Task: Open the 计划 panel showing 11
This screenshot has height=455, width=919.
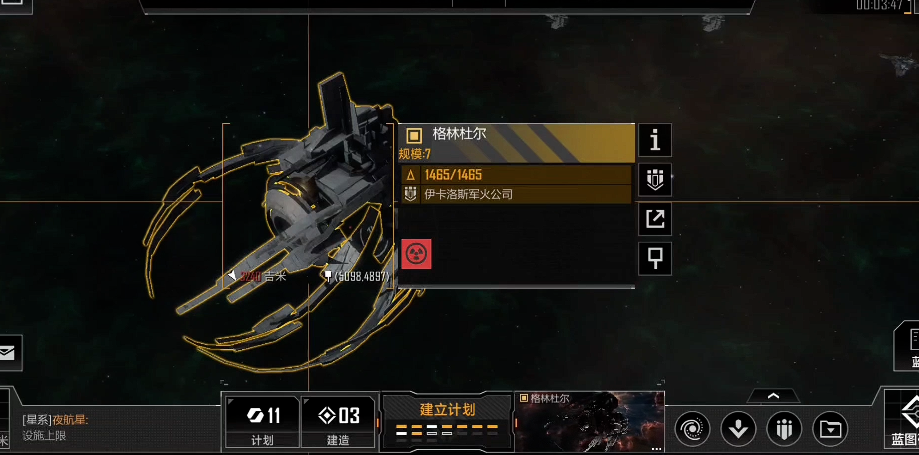Action: point(259,421)
